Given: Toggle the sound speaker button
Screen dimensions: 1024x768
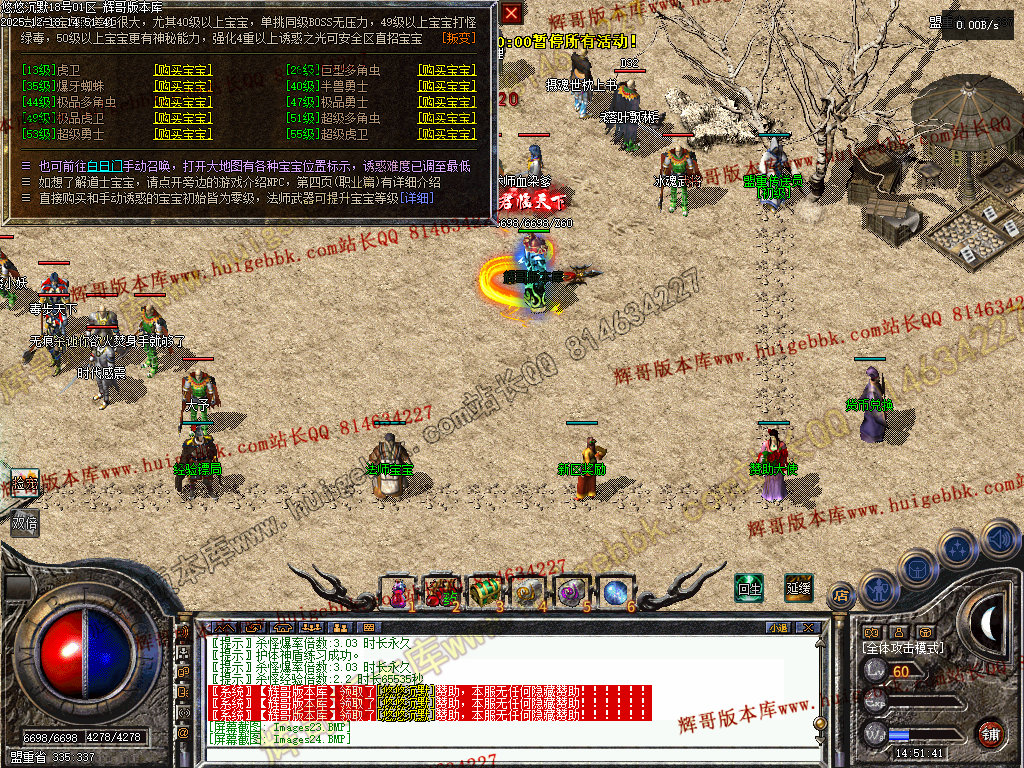Looking at the screenshot, I should [999, 538].
